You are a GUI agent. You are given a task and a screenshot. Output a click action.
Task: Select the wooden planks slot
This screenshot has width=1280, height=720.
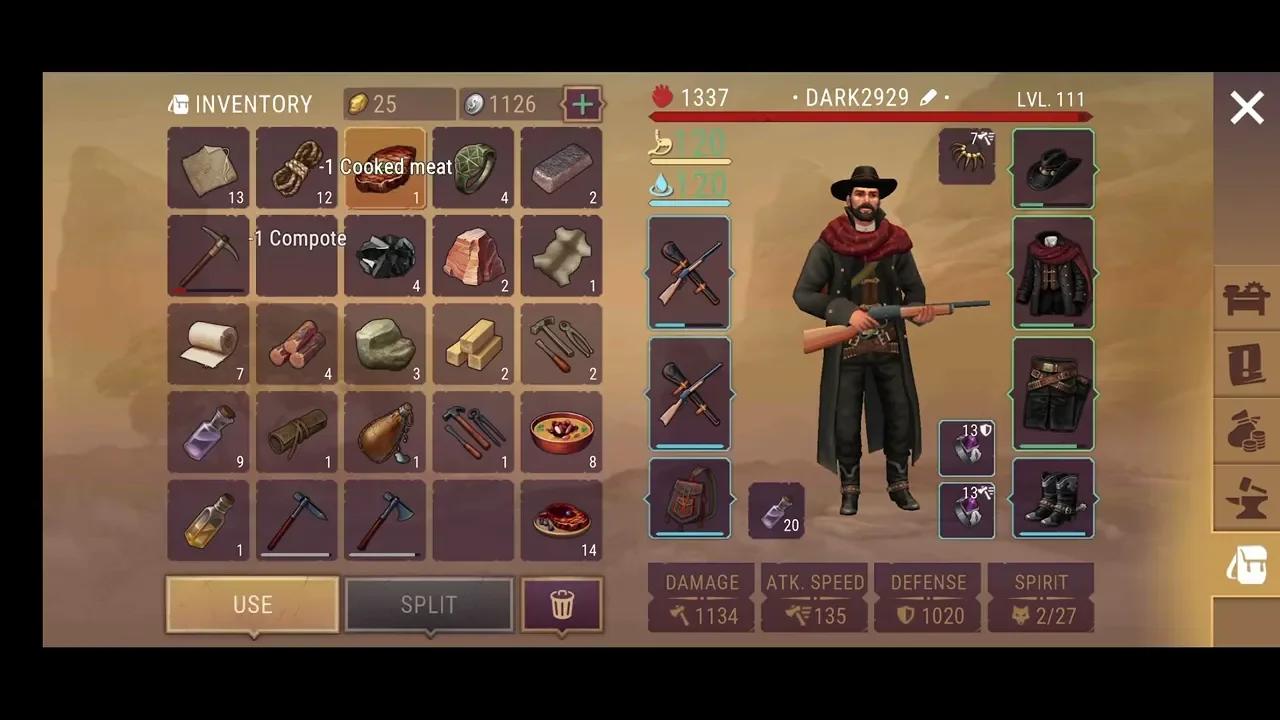pyautogui.click(x=473, y=344)
